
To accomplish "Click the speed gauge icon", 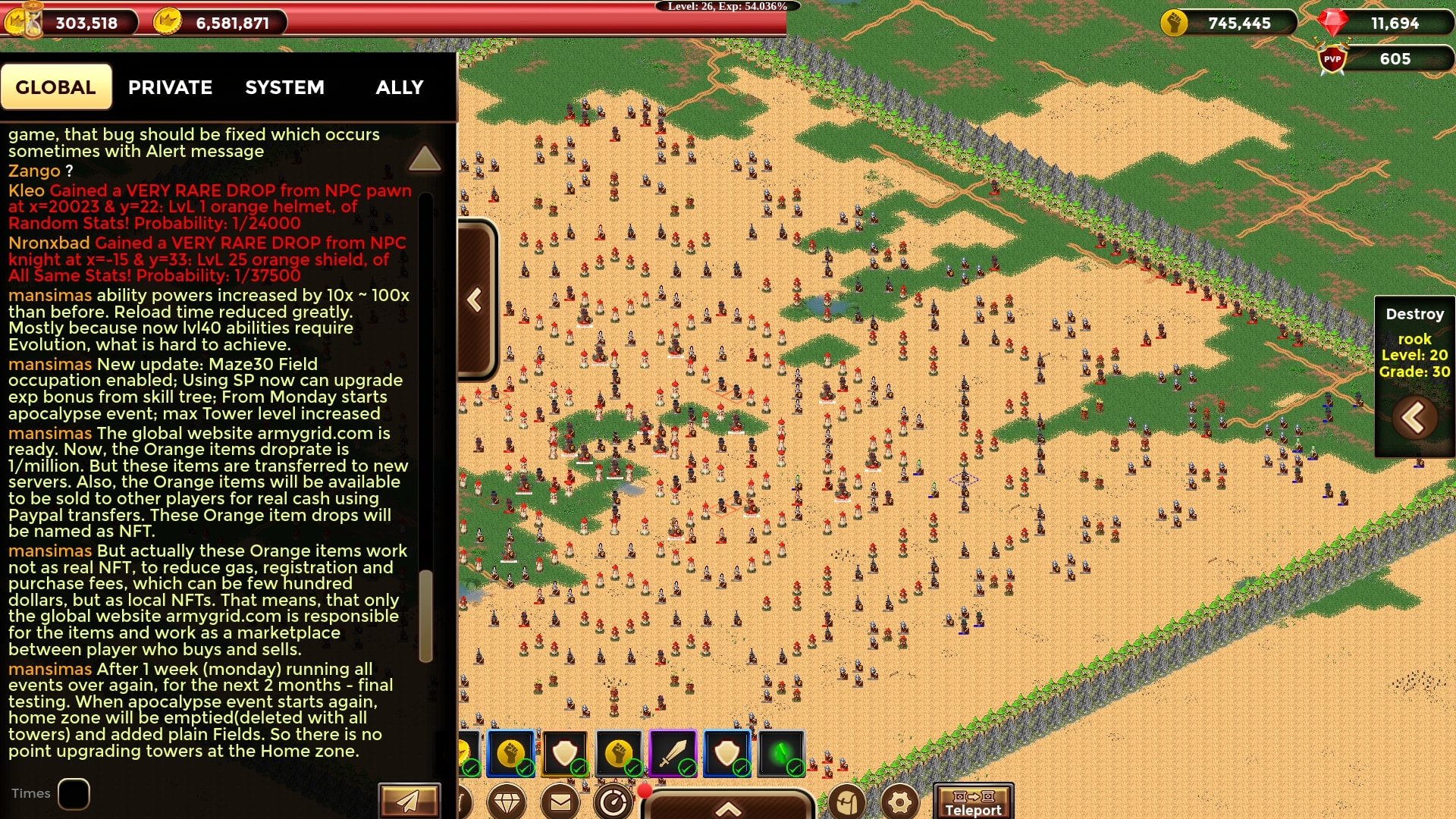I will (x=613, y=802).
